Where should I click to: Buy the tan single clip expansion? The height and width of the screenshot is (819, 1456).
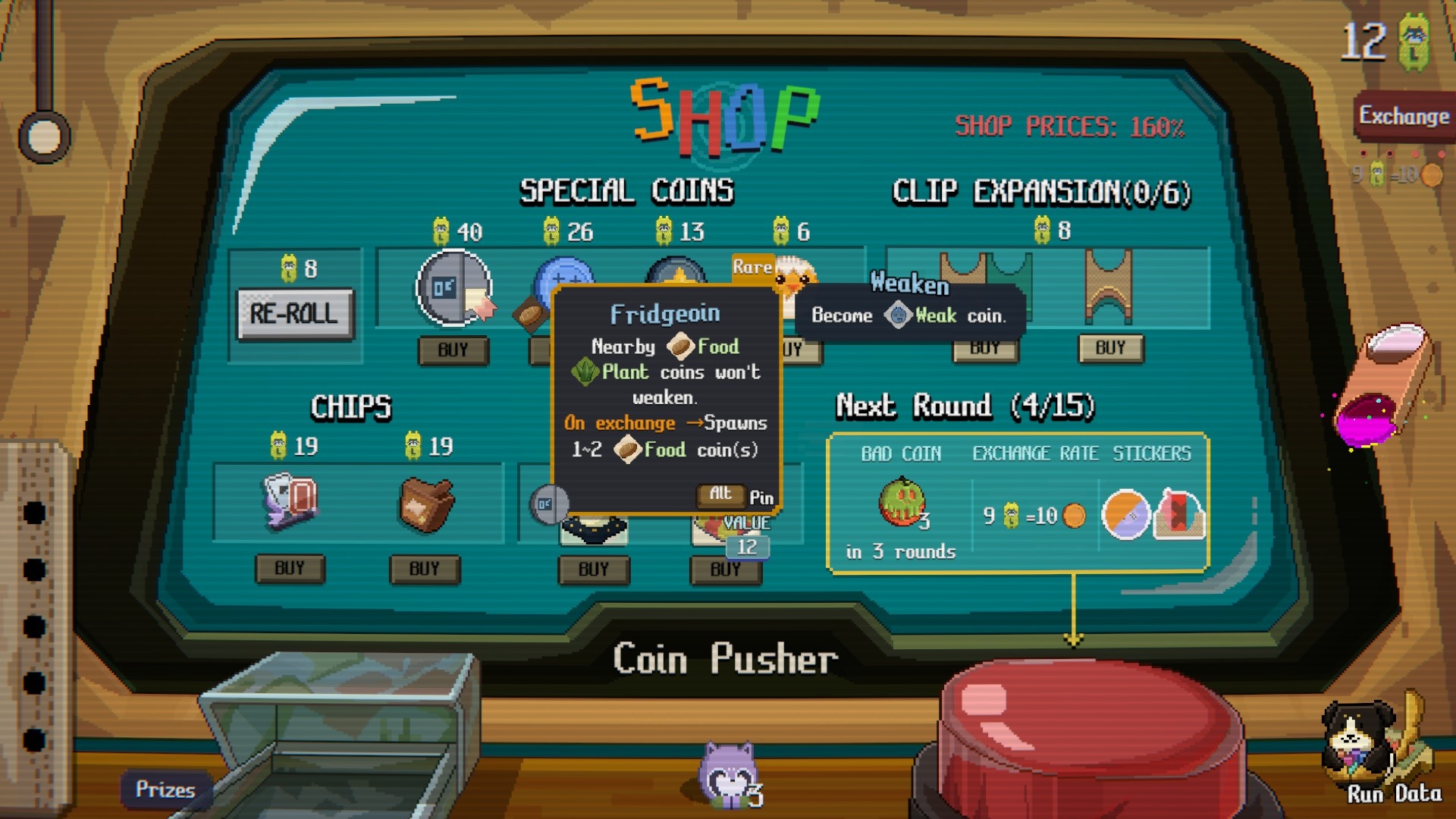1110,348
